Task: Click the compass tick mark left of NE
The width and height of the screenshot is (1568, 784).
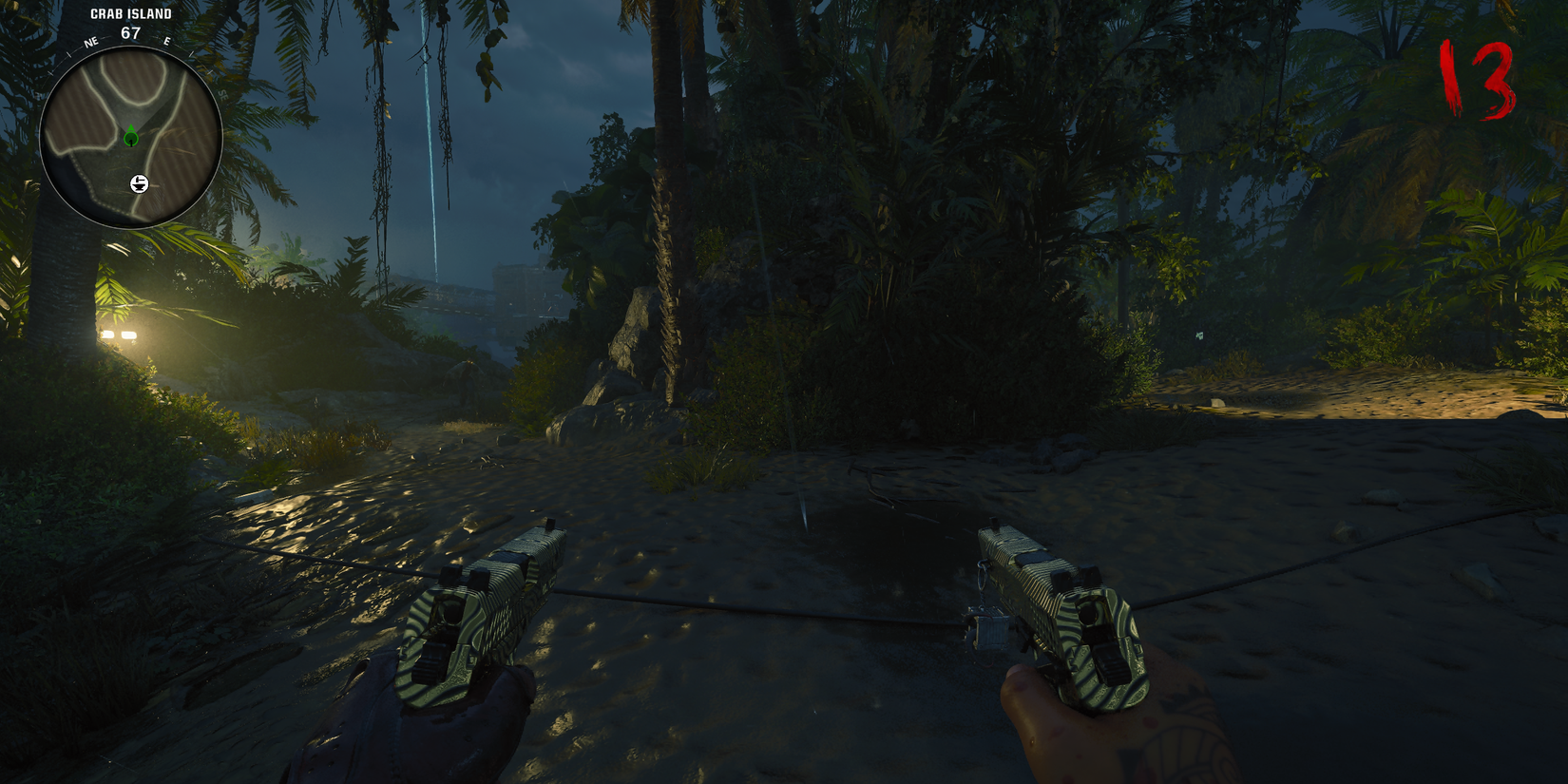Action: (x=69, y=54)
